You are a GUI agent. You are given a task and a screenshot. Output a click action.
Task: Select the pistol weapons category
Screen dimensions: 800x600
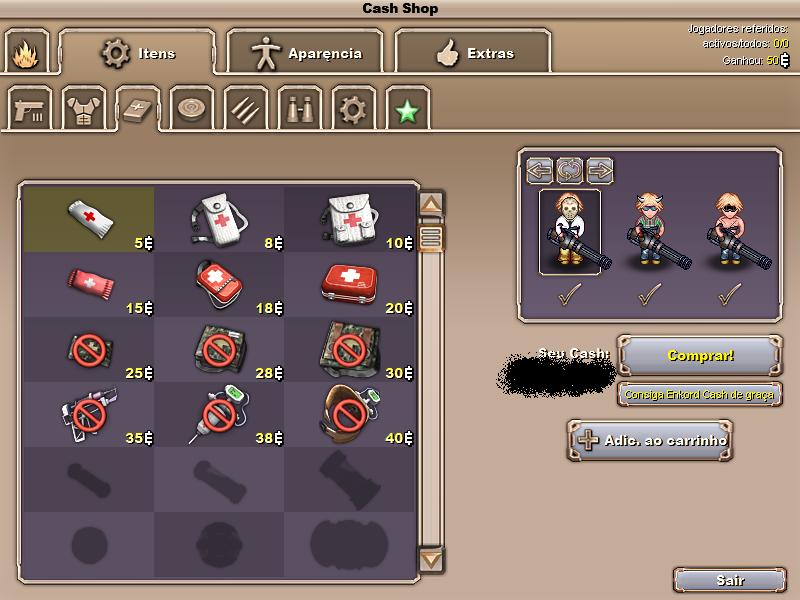coord(30,108)
